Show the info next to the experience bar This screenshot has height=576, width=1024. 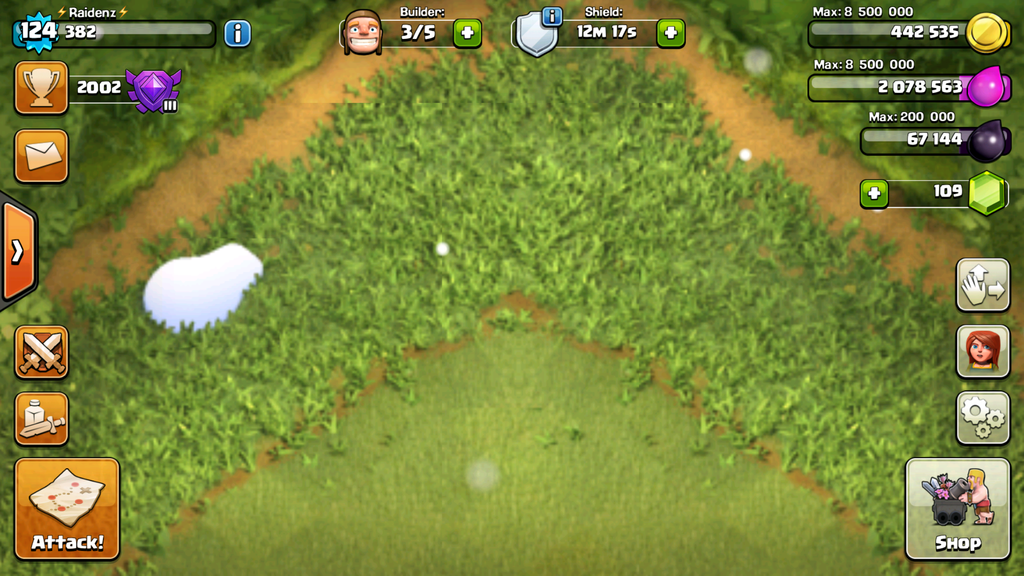[x=237, y=33]
